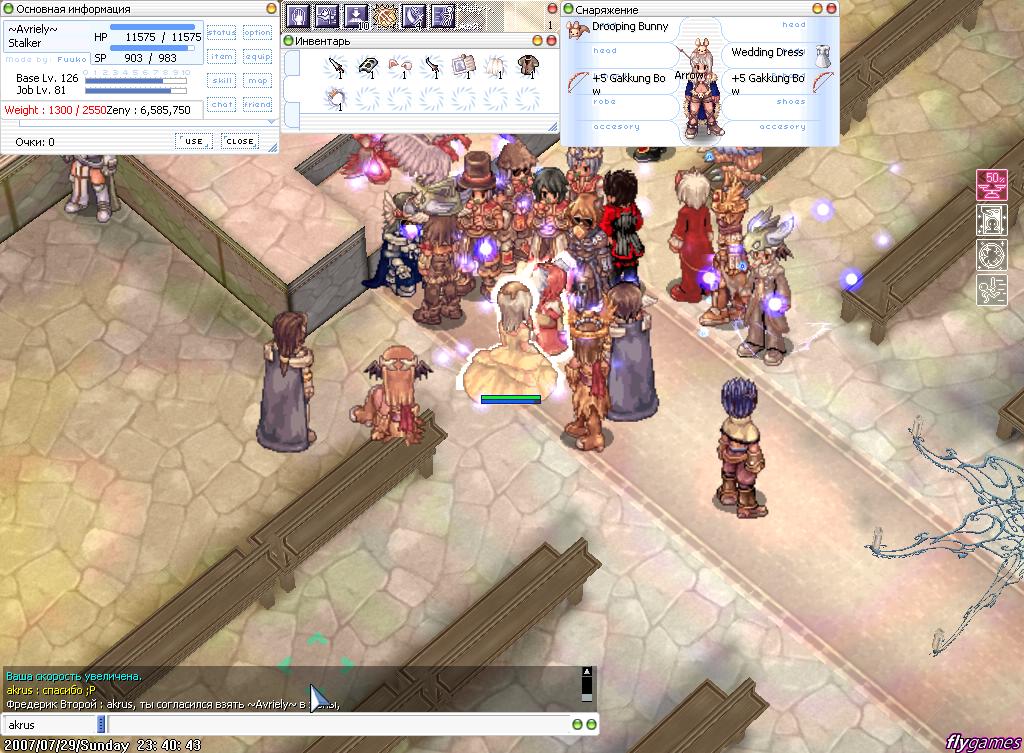The image size is (1024, 753).
Task: Open the equip window button
Action: pos(258,57)
